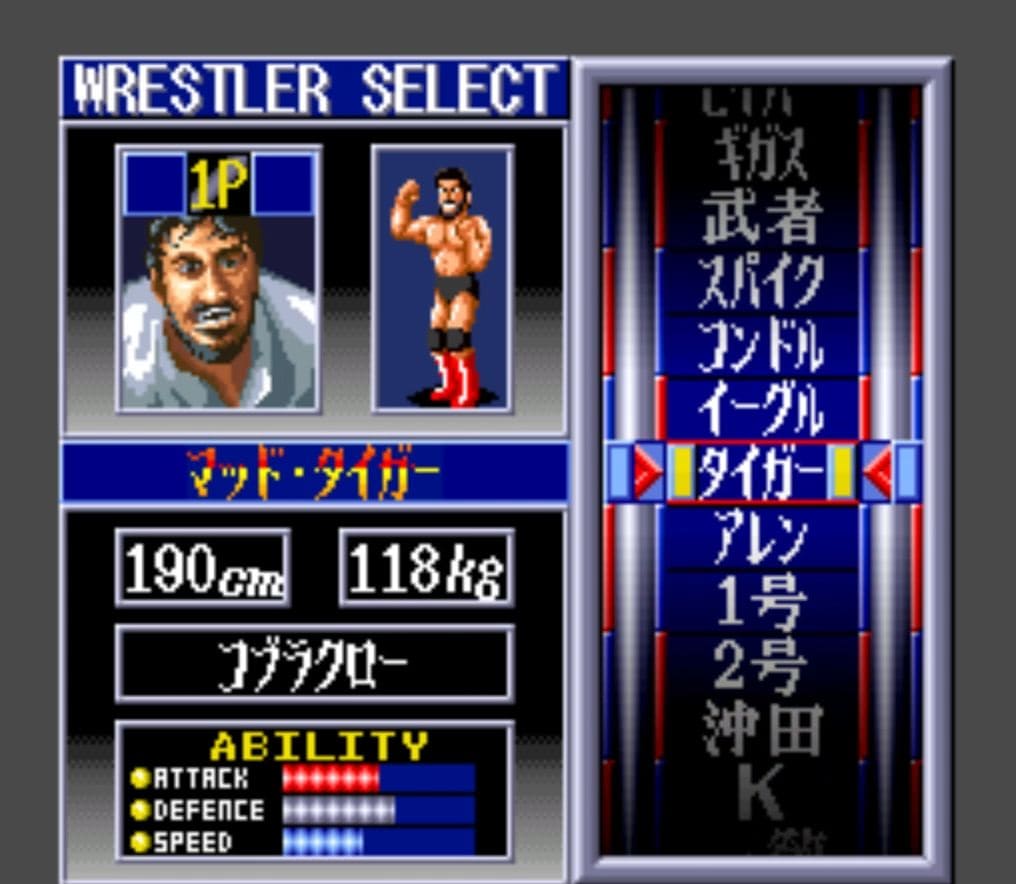
Task: Choose the 武者 wrestler entry
Action: pos(762,216)
